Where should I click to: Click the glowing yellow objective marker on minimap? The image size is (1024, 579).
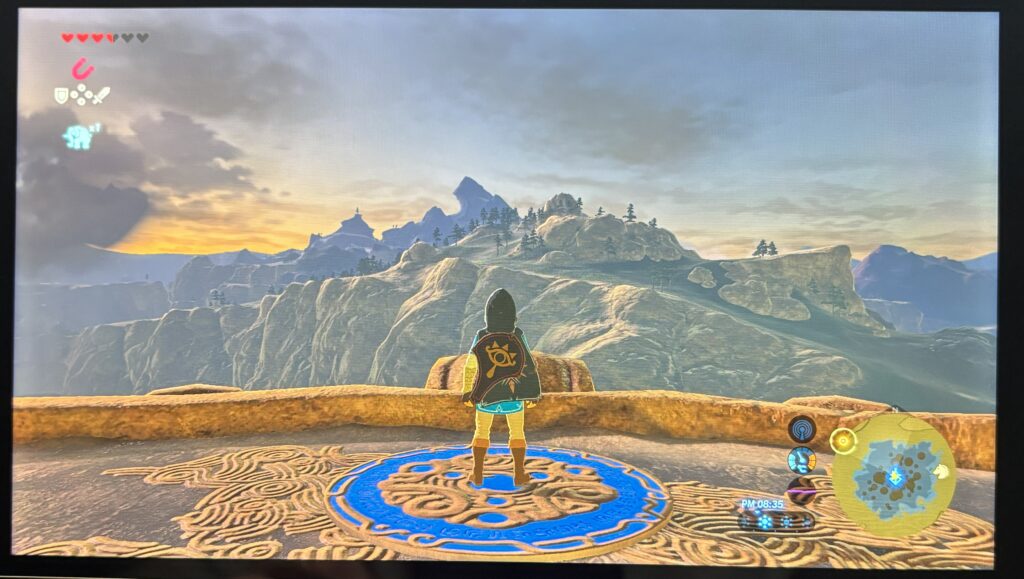coord(845,440)
